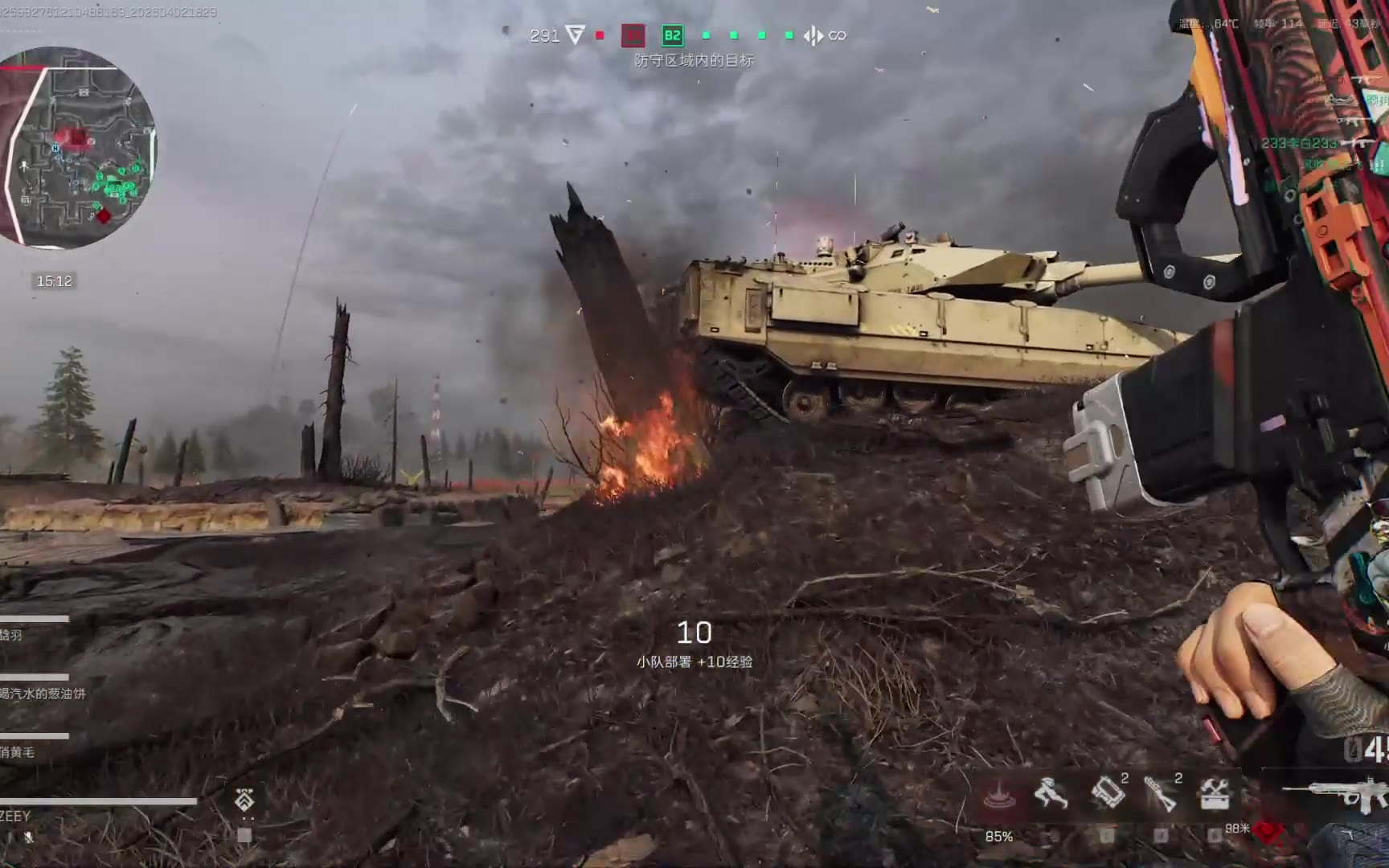The width and height of the screenshot is (1389, 868).
Task: Use the repair toolbox gadget
Action: point(1215,794)
